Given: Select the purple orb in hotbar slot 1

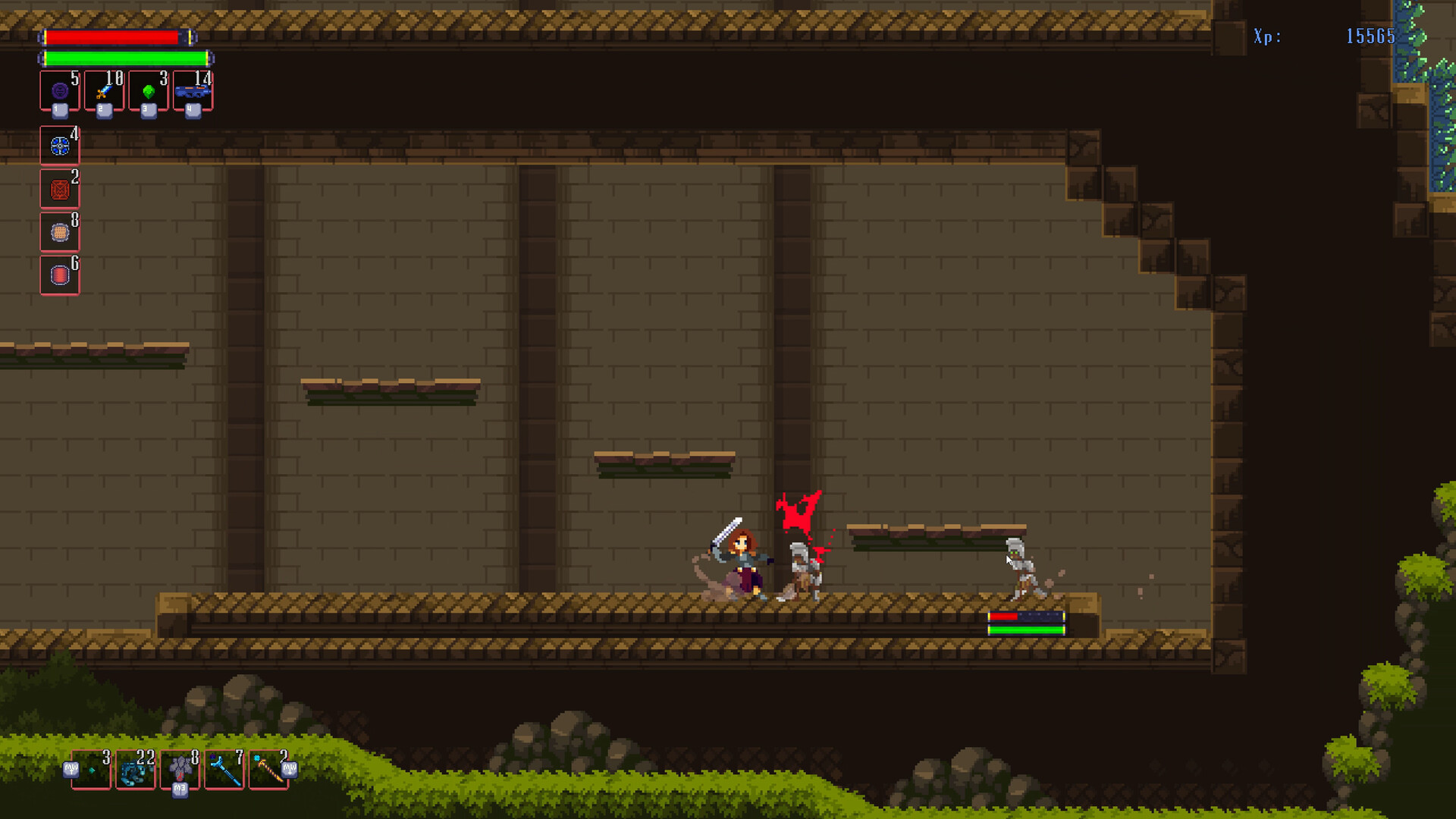Looking at the screenshot, I should point(59,91).
